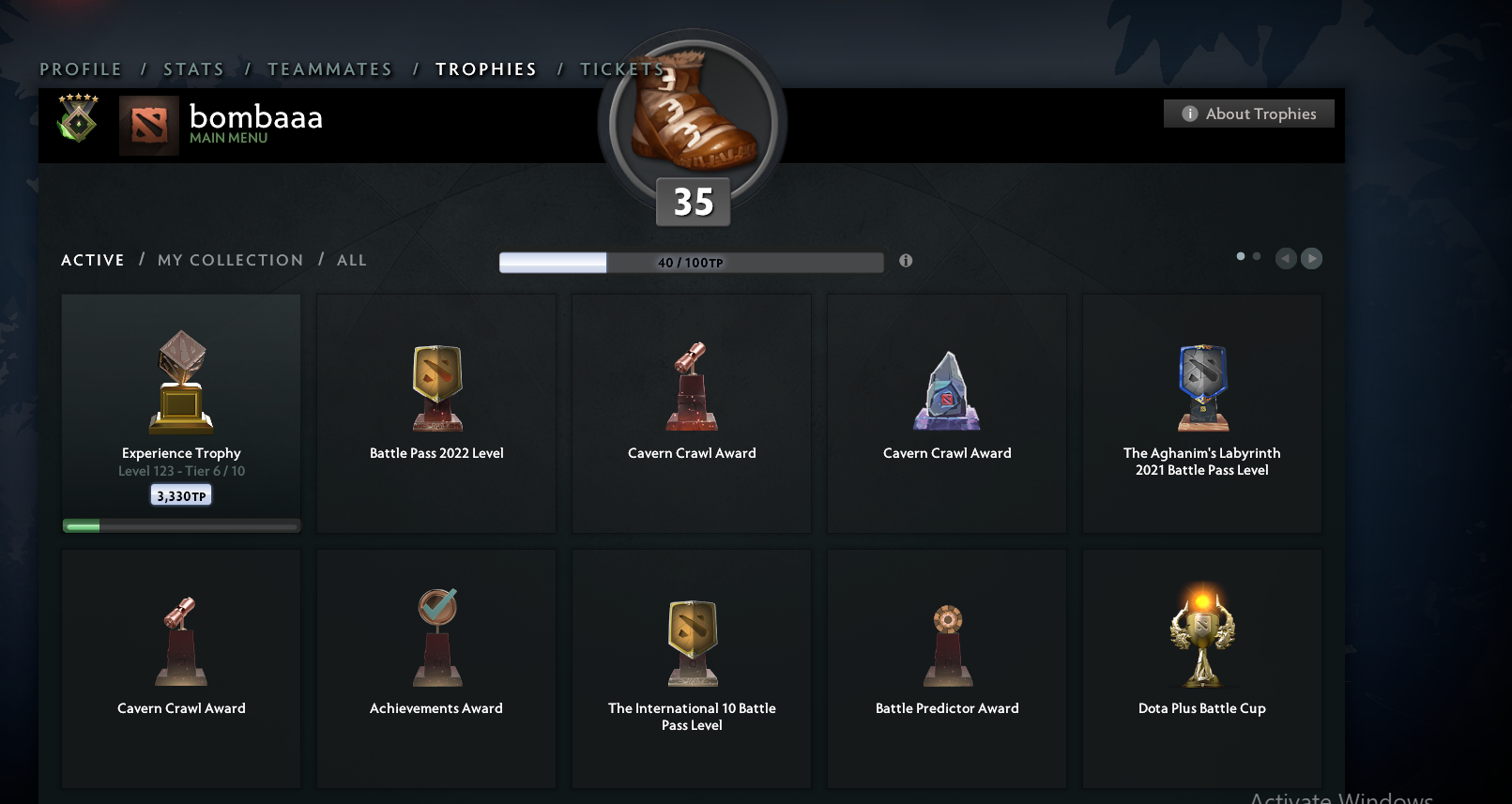The image size is (1512, 804).
Task: Open the TICKETS tab
Action: (621, 68)
